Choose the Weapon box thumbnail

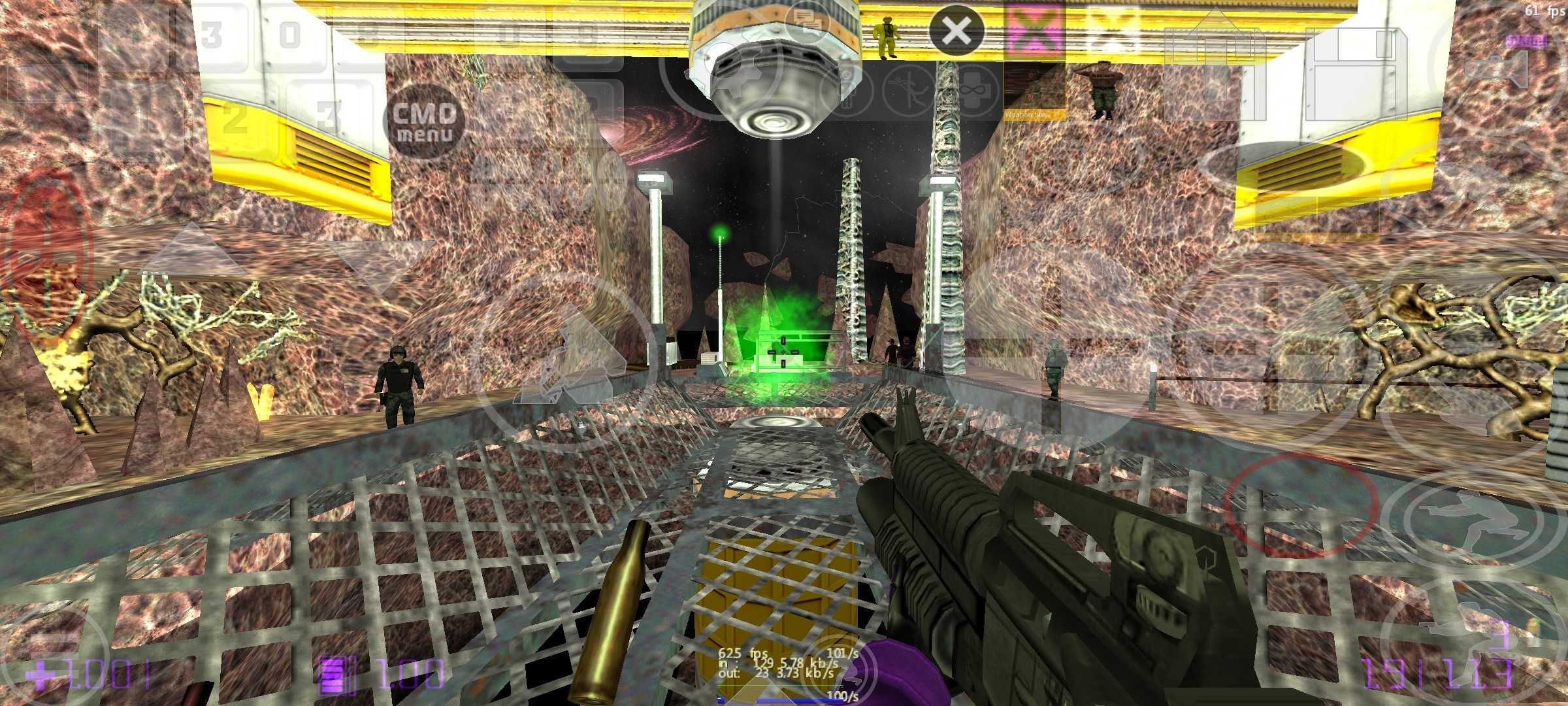pyautogui.click(x=1034, y=90)
